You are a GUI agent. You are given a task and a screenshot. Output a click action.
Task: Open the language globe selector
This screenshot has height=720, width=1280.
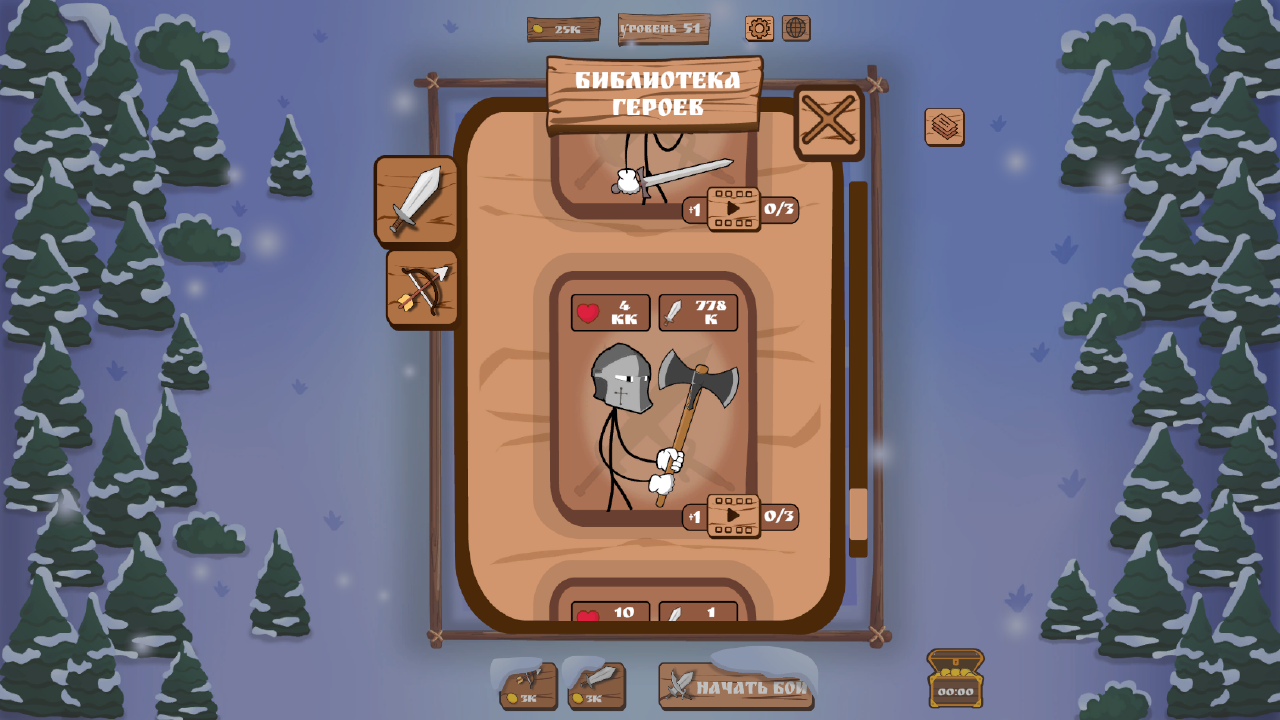[x=795, y=29]
